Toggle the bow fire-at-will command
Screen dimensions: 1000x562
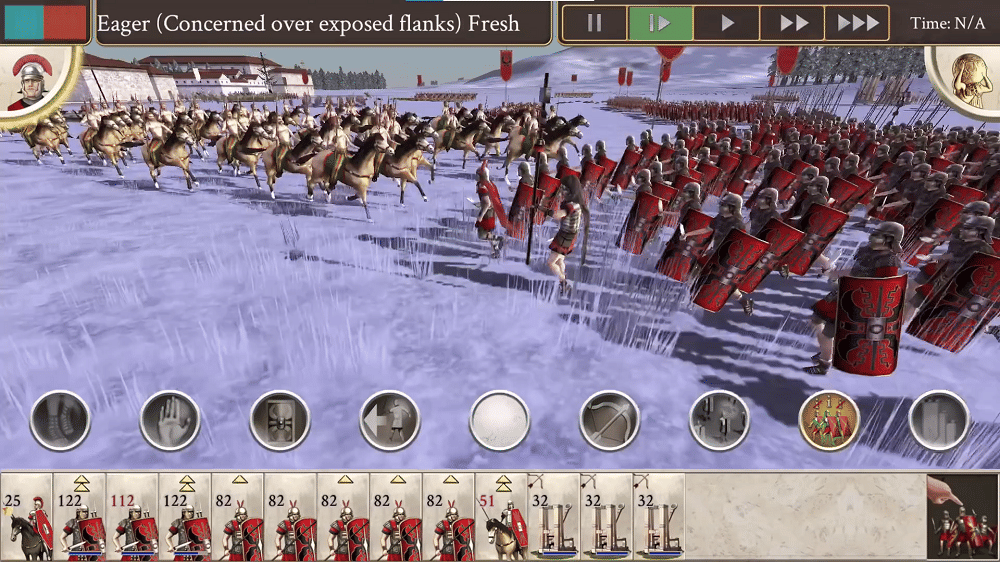[610, 420]
